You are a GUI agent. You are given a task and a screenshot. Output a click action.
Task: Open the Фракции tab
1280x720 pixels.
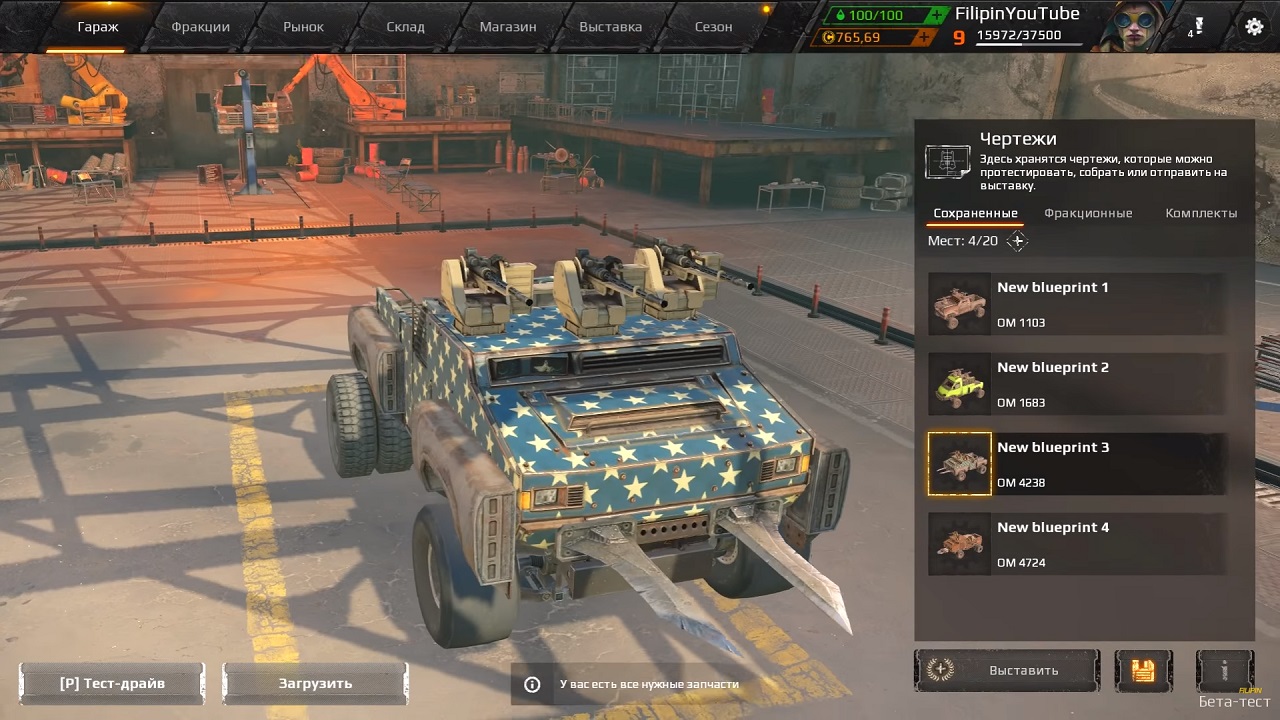click(x=200, y=27)
